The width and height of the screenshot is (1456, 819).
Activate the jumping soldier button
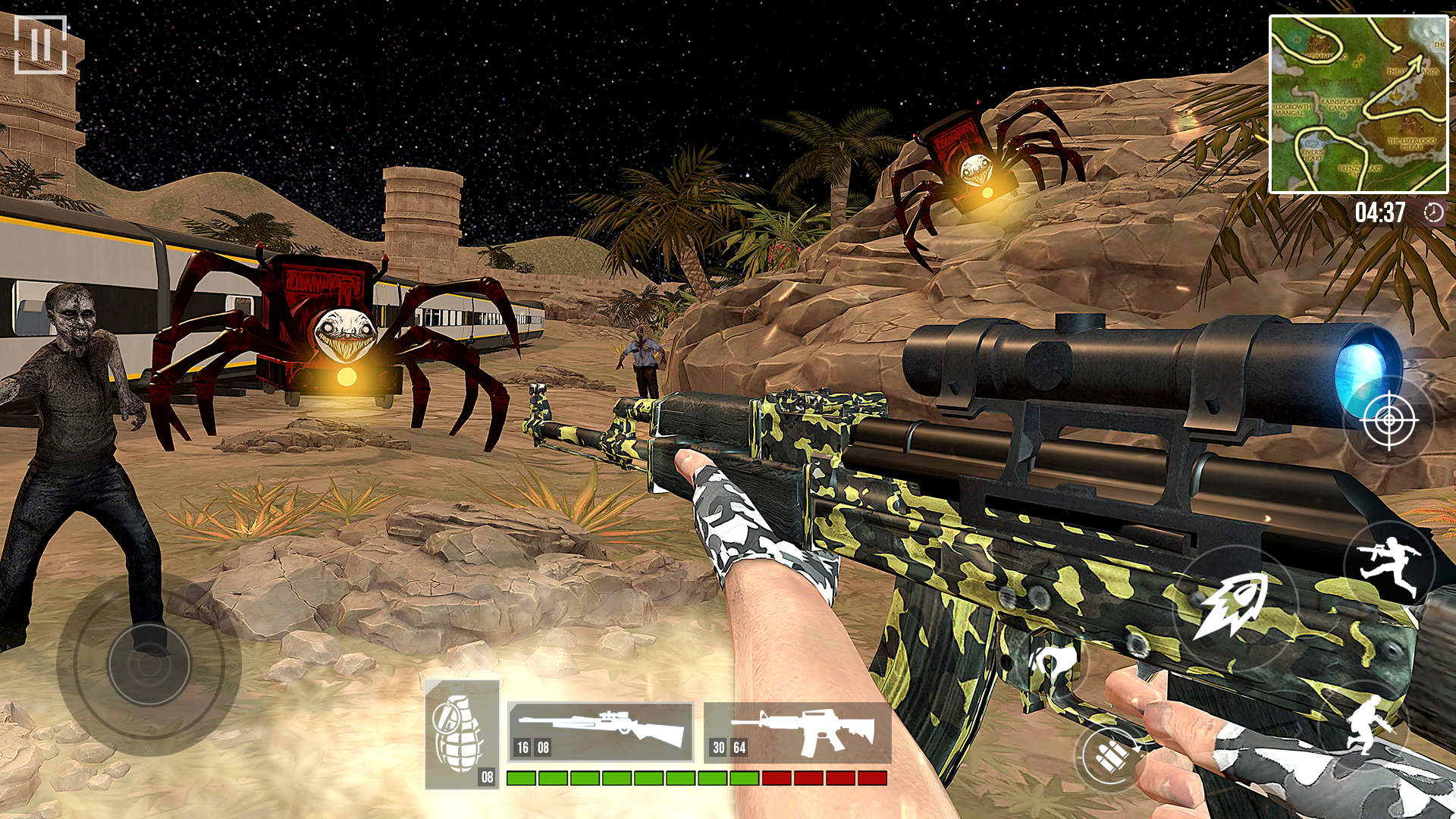point(1389,565)
